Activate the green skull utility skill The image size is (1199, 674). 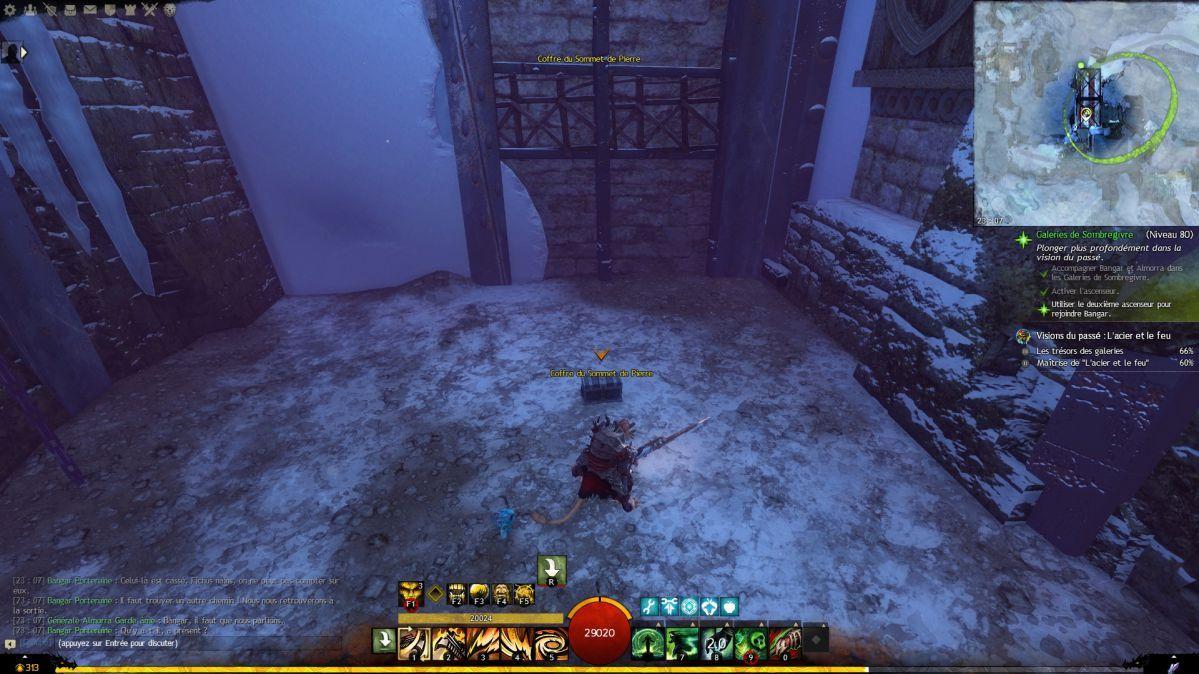[750, 641]
